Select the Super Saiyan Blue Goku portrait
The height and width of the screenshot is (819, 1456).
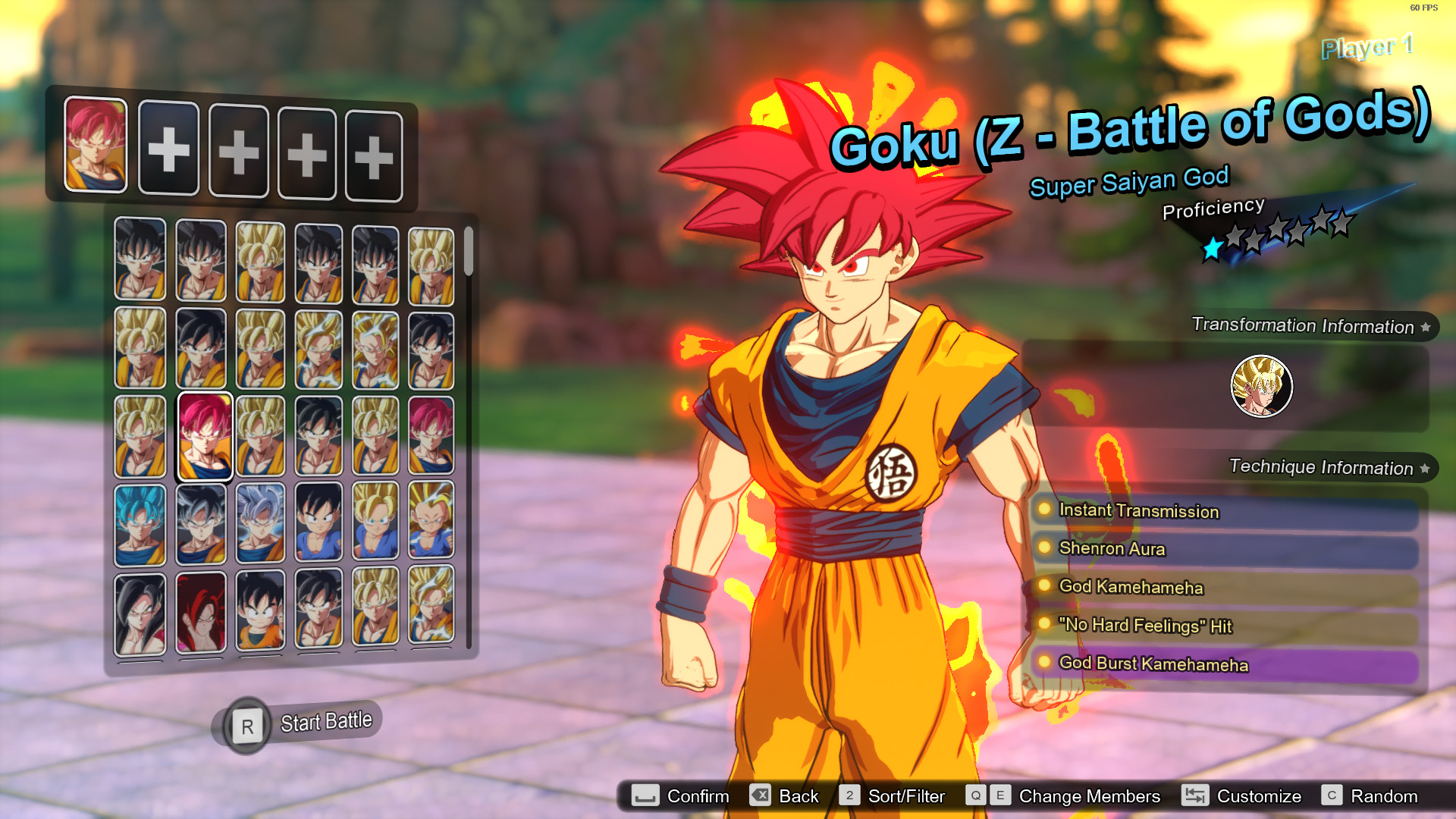(140, 523)
